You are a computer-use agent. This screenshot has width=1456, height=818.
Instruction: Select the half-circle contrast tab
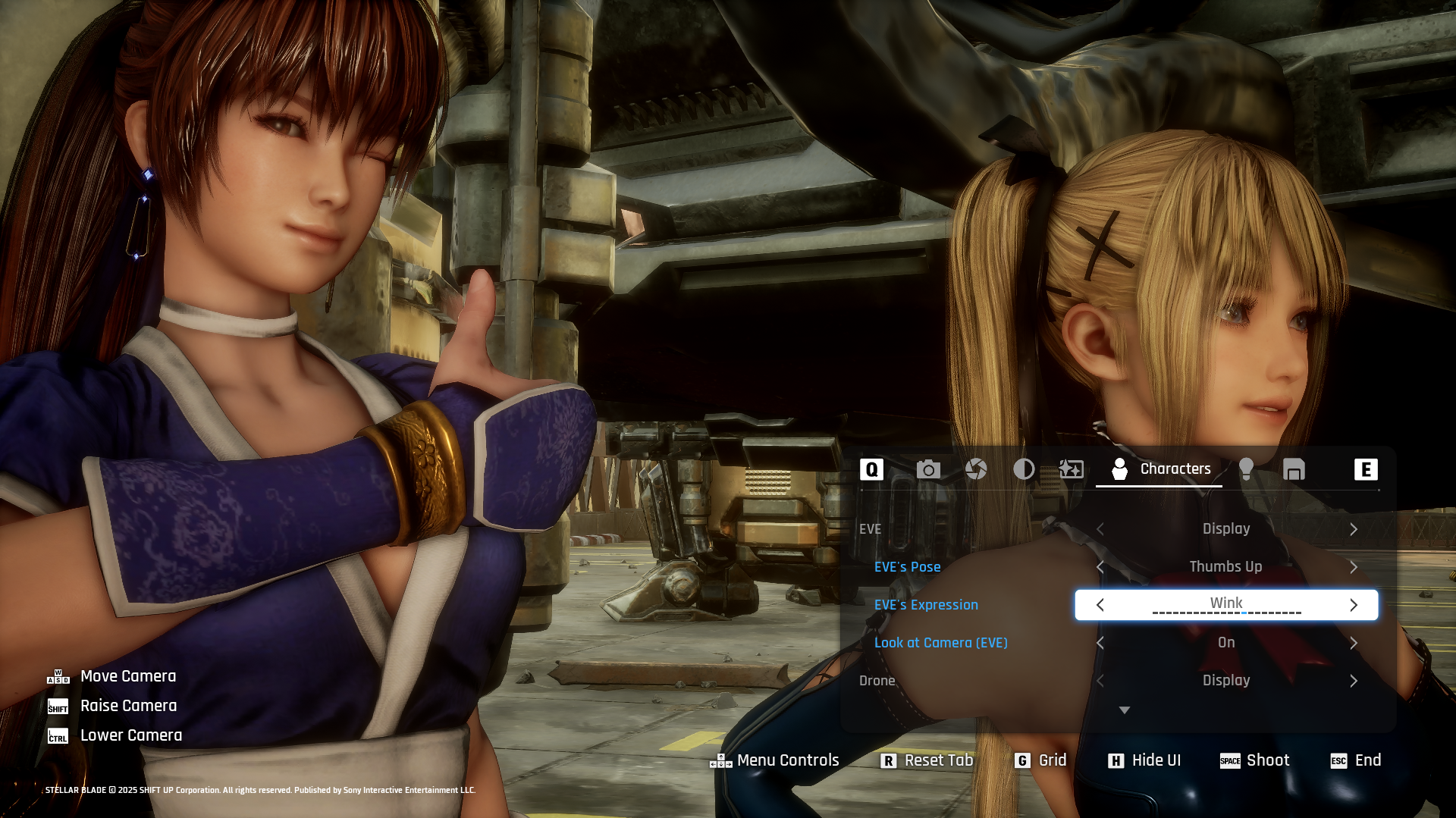[x=1024, y=469]
